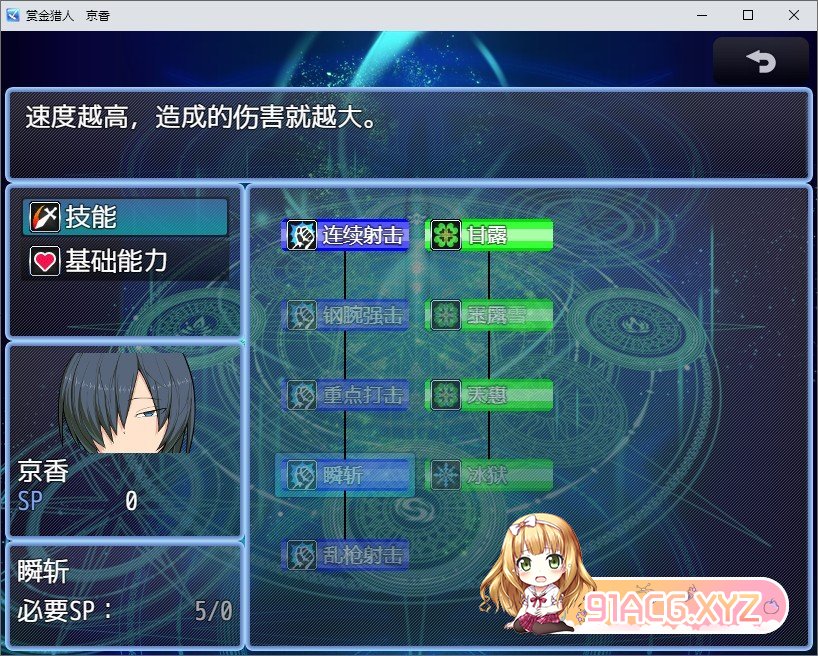Pick the 重点打击 skill node
818x656 pixels.
click(x=346, y=395)
